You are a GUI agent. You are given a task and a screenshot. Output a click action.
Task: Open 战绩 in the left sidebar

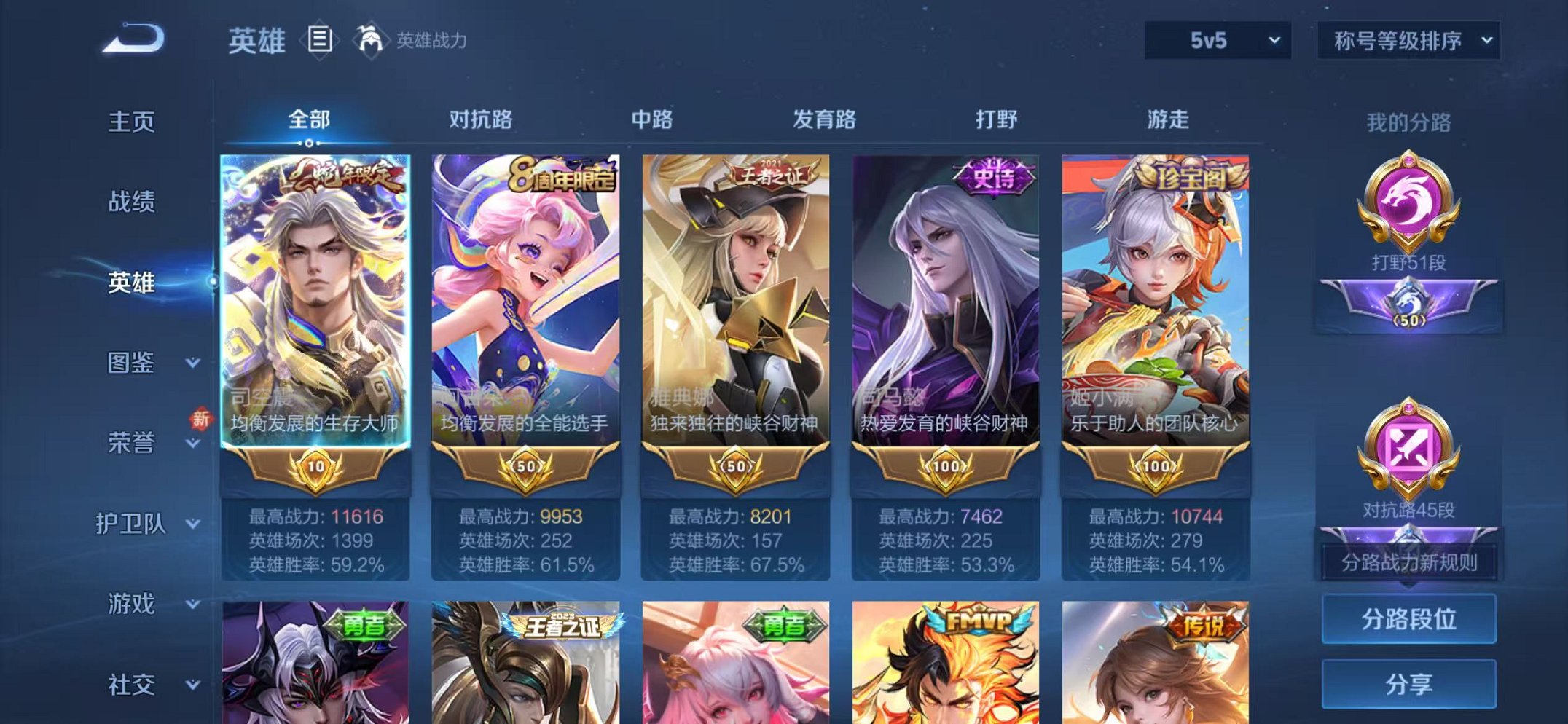131,203
